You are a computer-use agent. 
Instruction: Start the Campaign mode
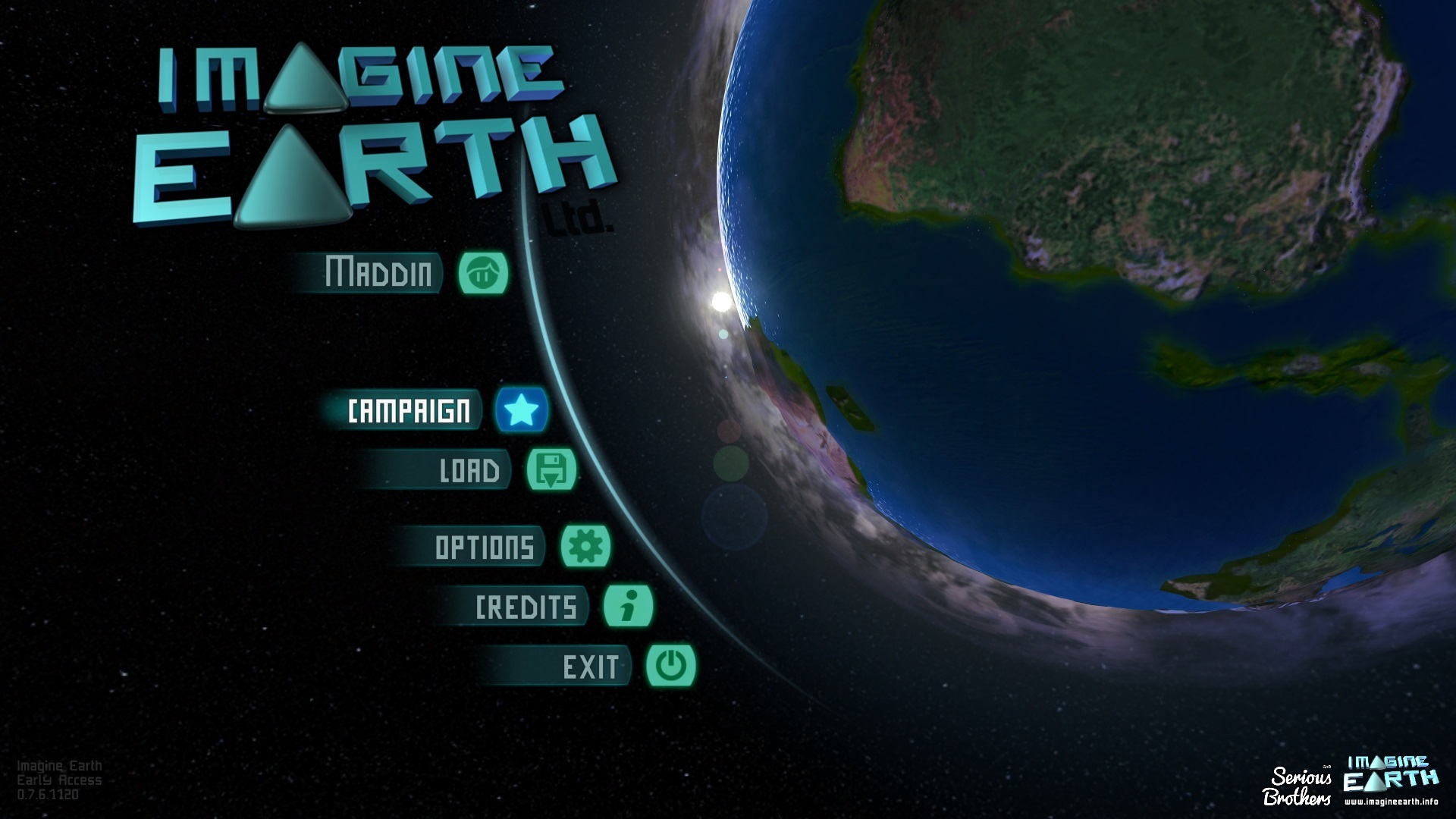point(408,411)
